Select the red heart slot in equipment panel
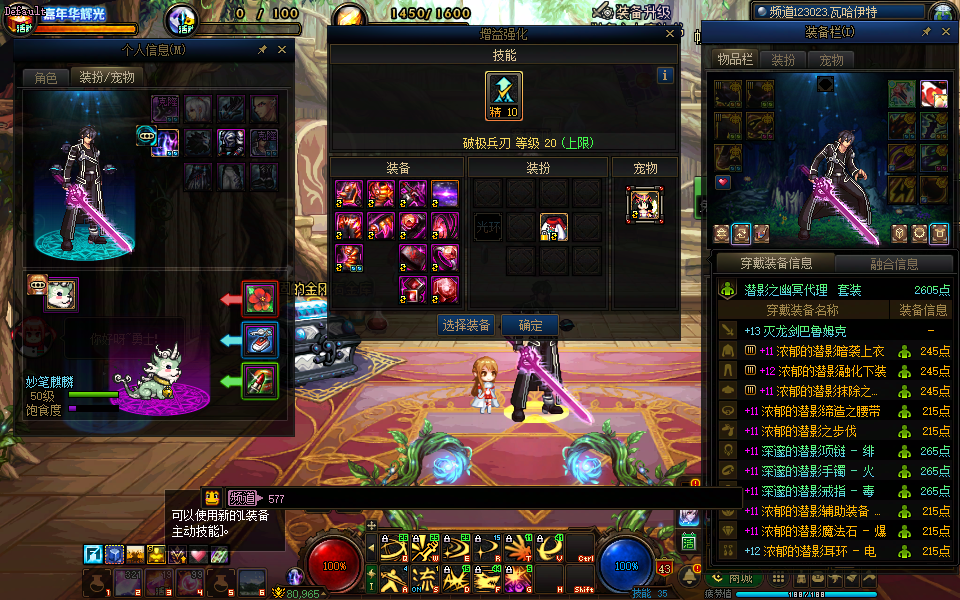The image size is (960, 600). (723, 183)
